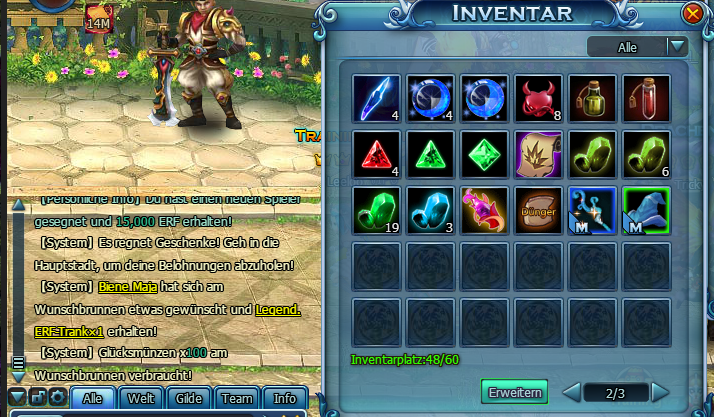
Task: Choose the blue wizard hat item
Action: [646, 210]
